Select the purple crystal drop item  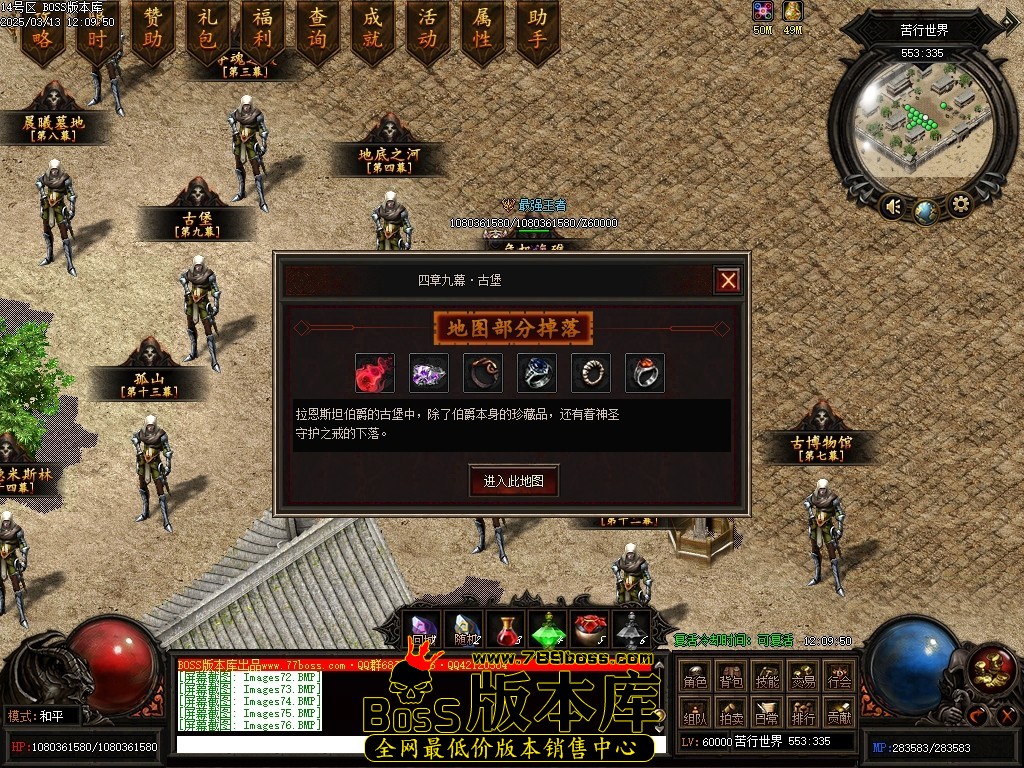point(429,373)
